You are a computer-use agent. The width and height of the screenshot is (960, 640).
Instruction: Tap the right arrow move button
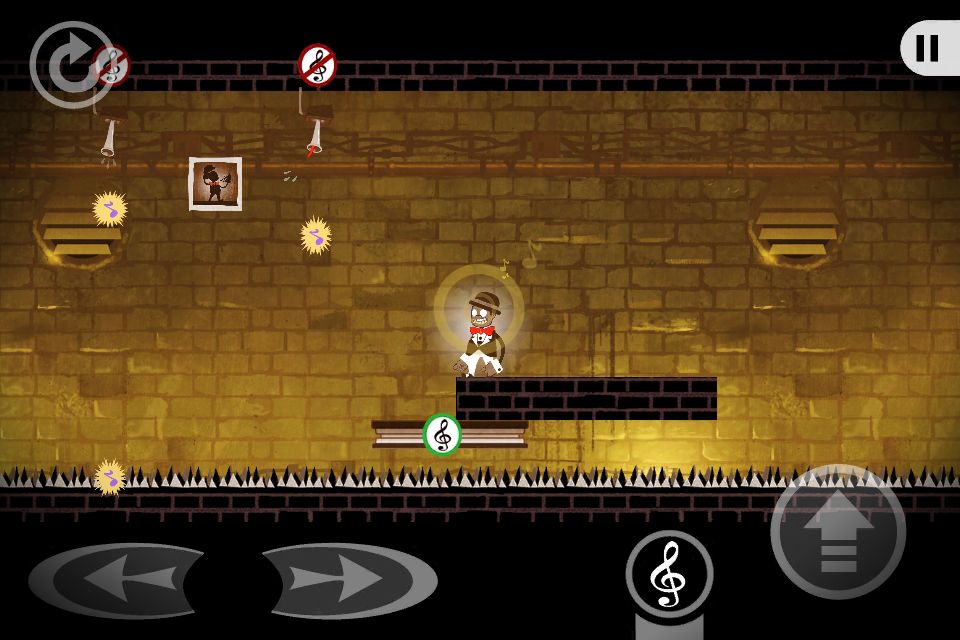click(x=348, y=580)
